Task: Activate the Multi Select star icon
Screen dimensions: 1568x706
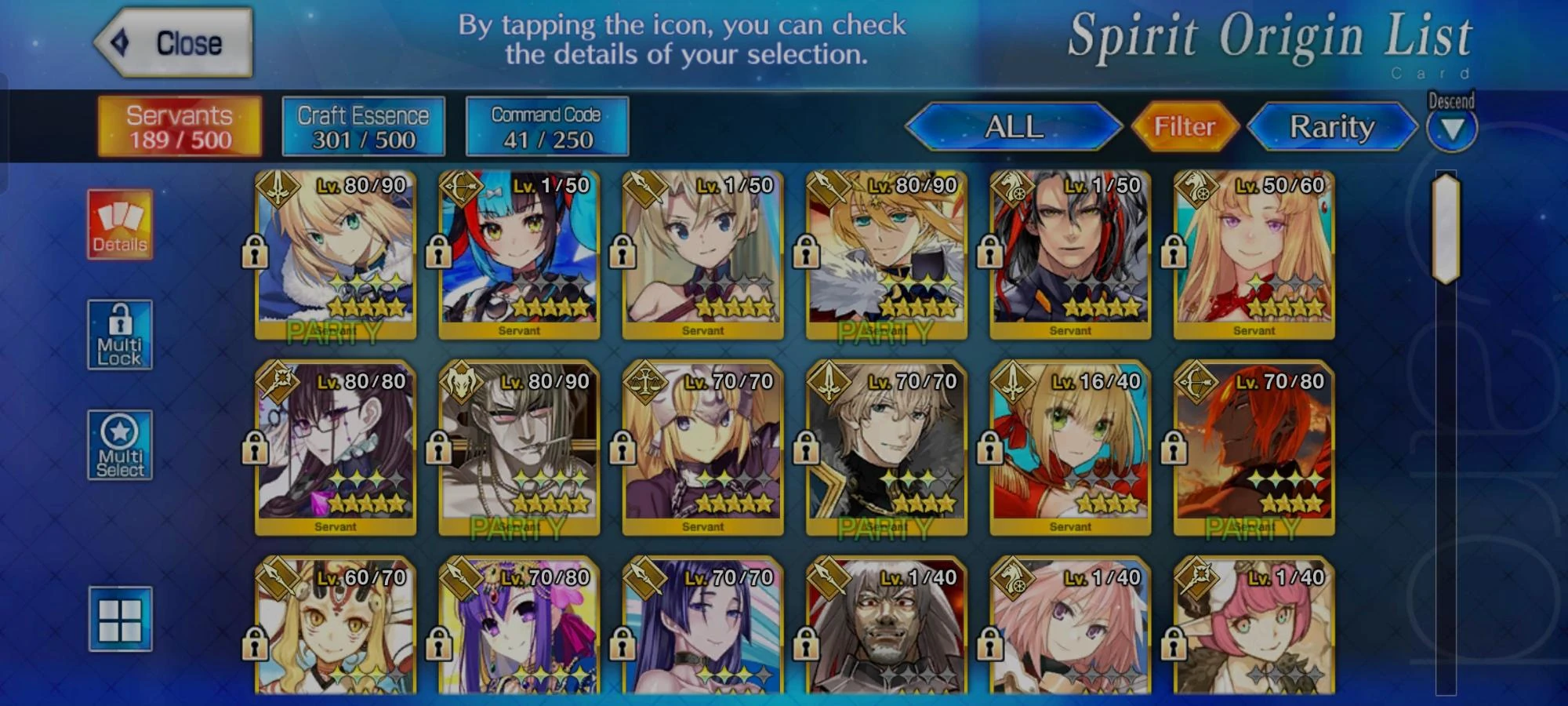Action: pyautogui.click(x=119, y=443)
